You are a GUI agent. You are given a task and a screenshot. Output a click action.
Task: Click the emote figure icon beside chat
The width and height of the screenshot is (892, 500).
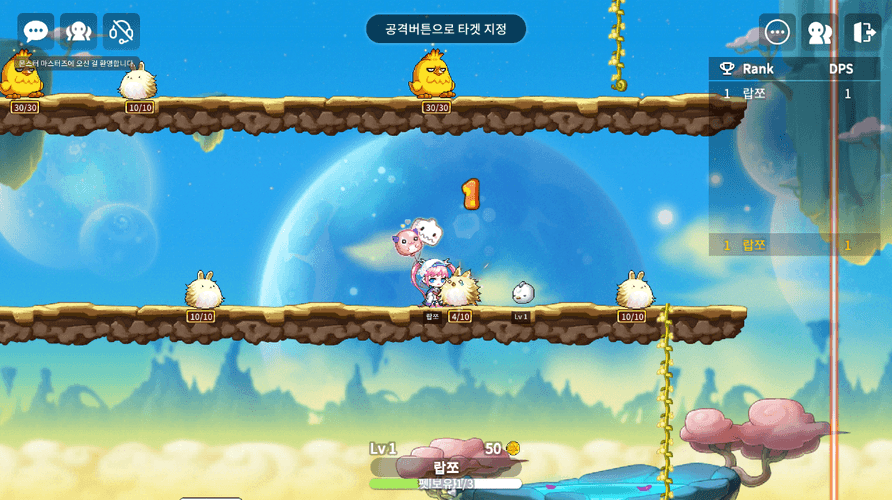point(78,31)
